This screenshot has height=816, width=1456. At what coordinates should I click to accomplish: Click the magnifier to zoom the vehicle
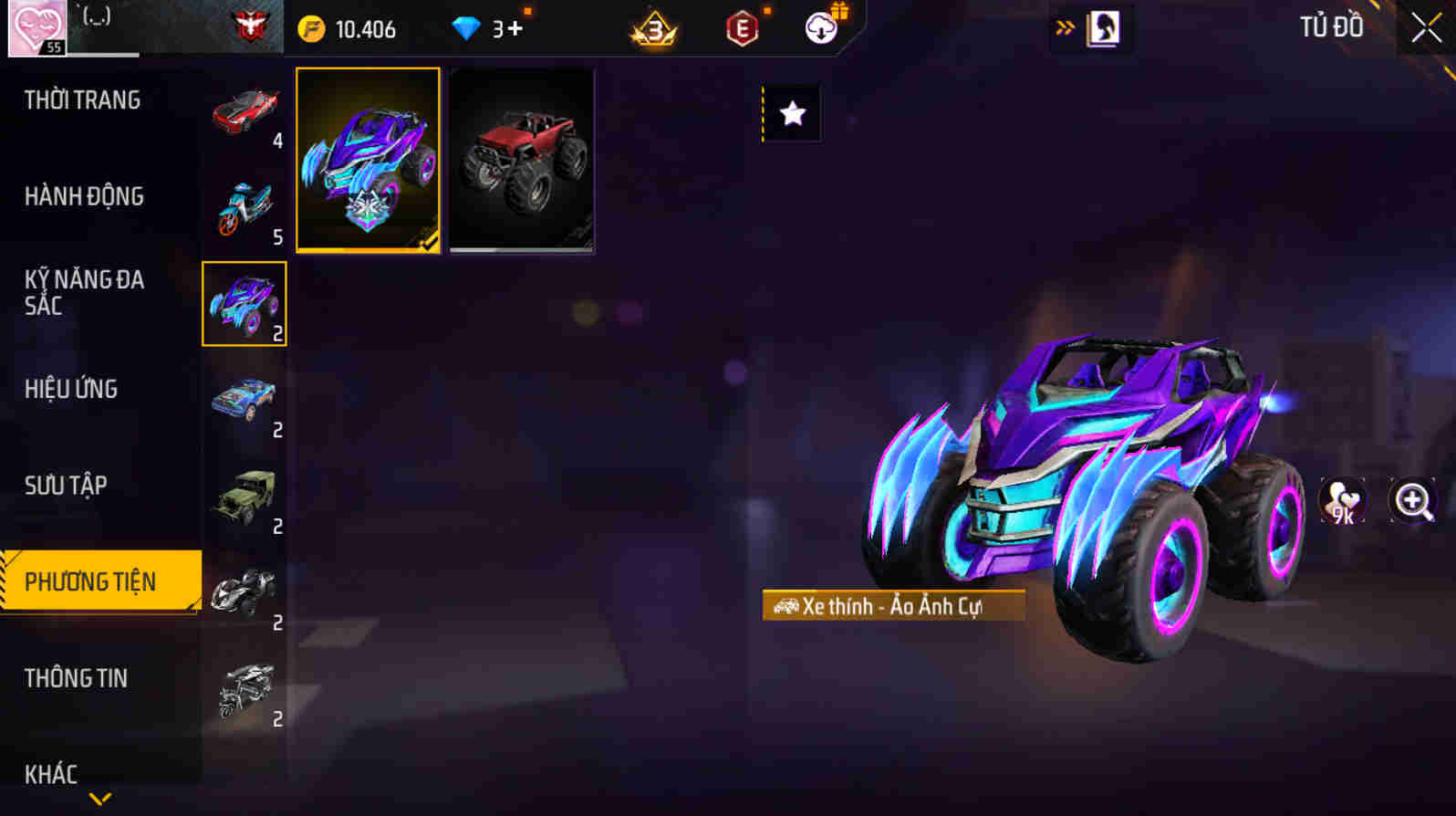click(1411, 501)
